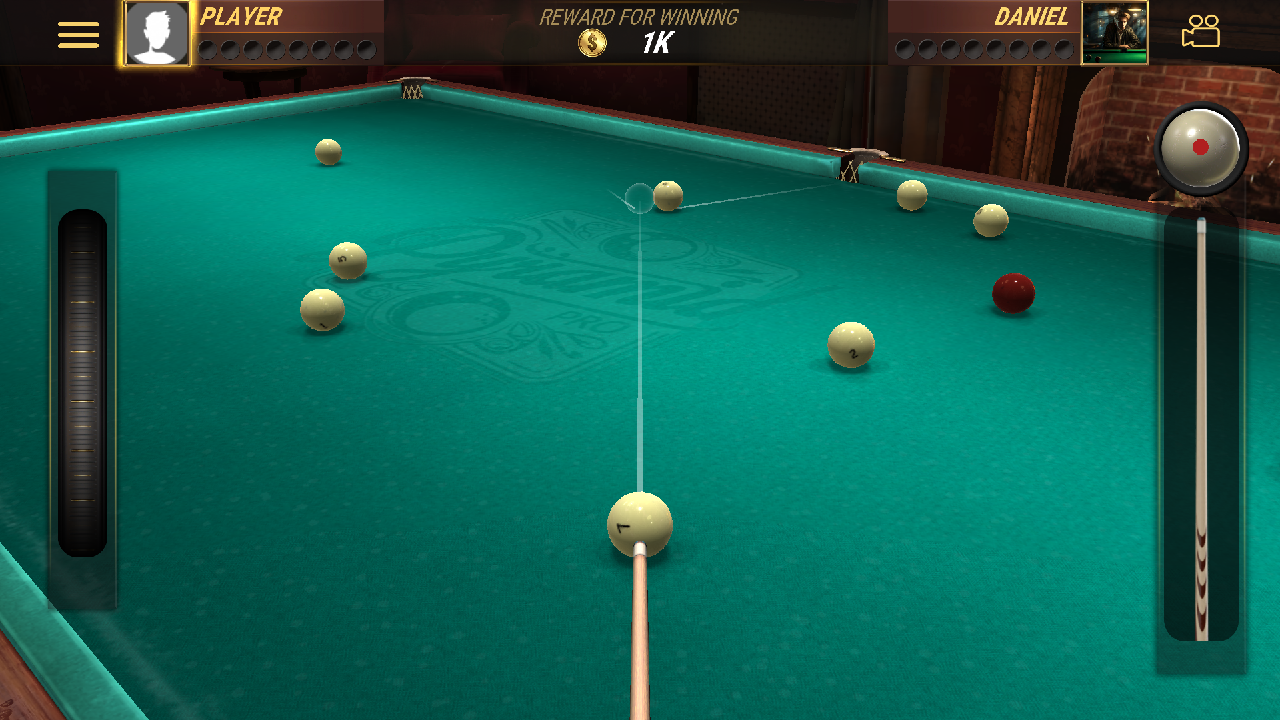Tap the number 2 ball on the table
1280x720 pixels.
click(850, 344)
